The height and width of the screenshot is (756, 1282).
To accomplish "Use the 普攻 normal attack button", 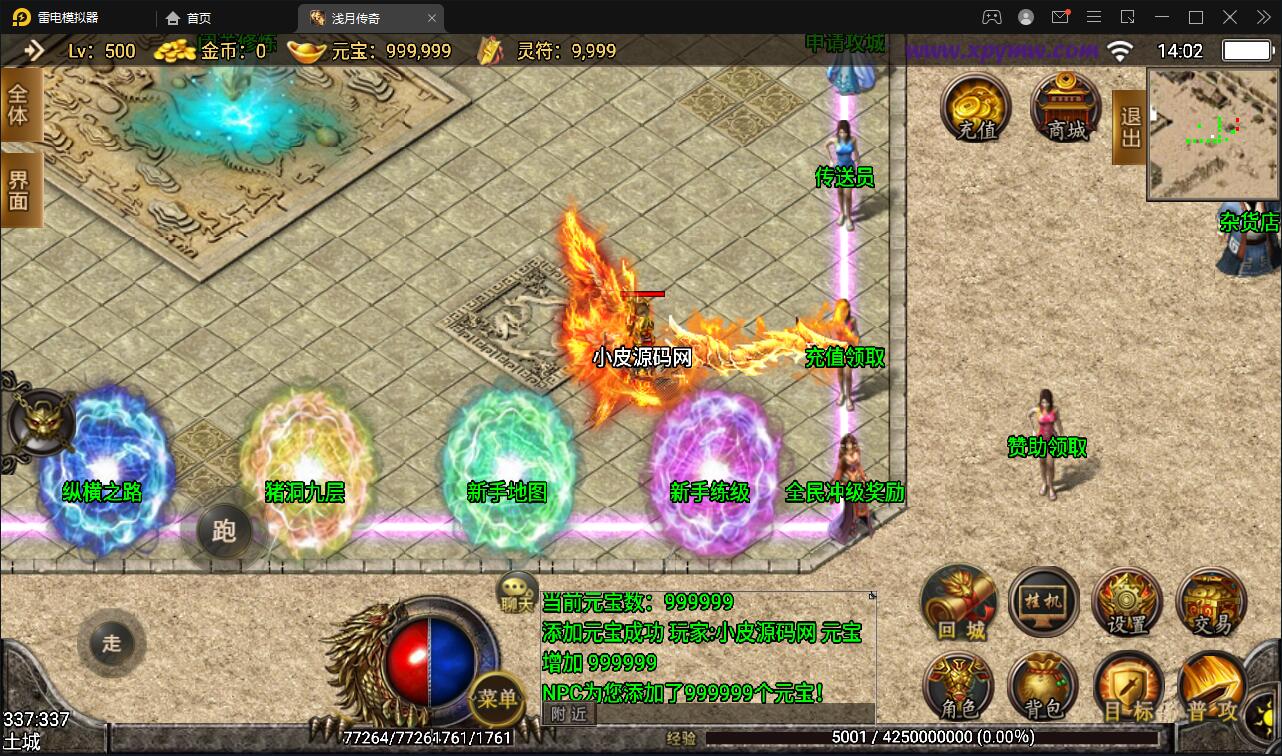I will [x=1211, y=688].
